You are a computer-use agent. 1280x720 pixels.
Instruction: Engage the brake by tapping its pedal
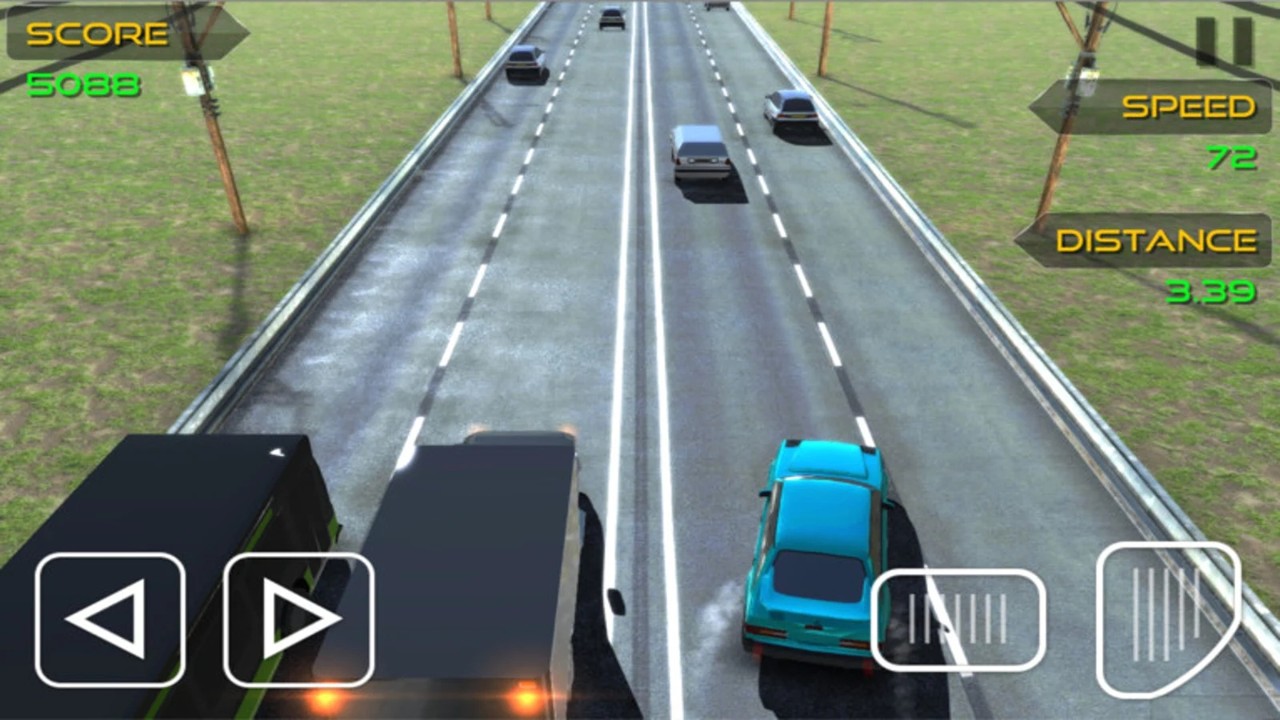pos(958,618)
